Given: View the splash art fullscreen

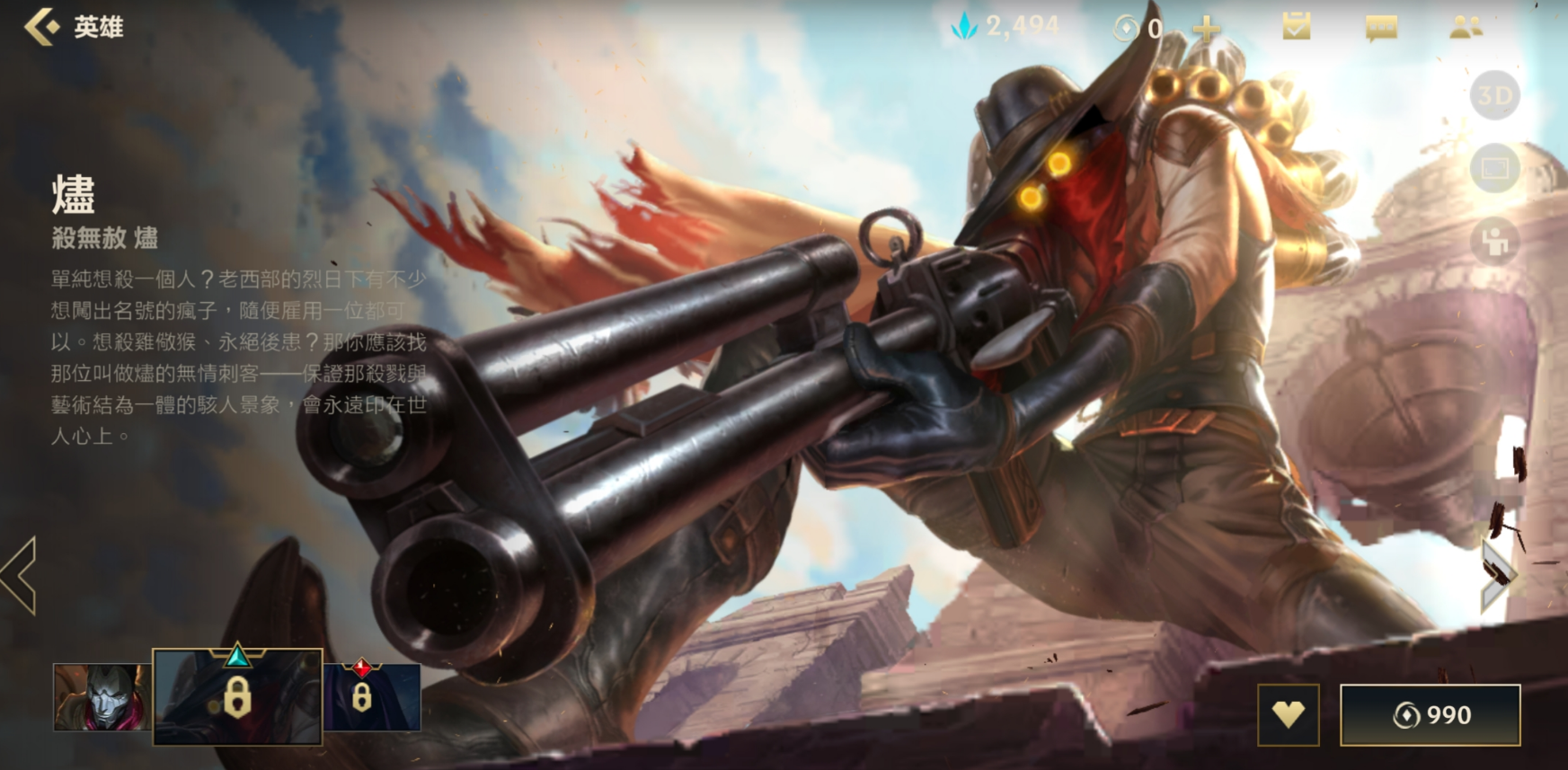Looking at the screenshot, I should [1494, 168].
